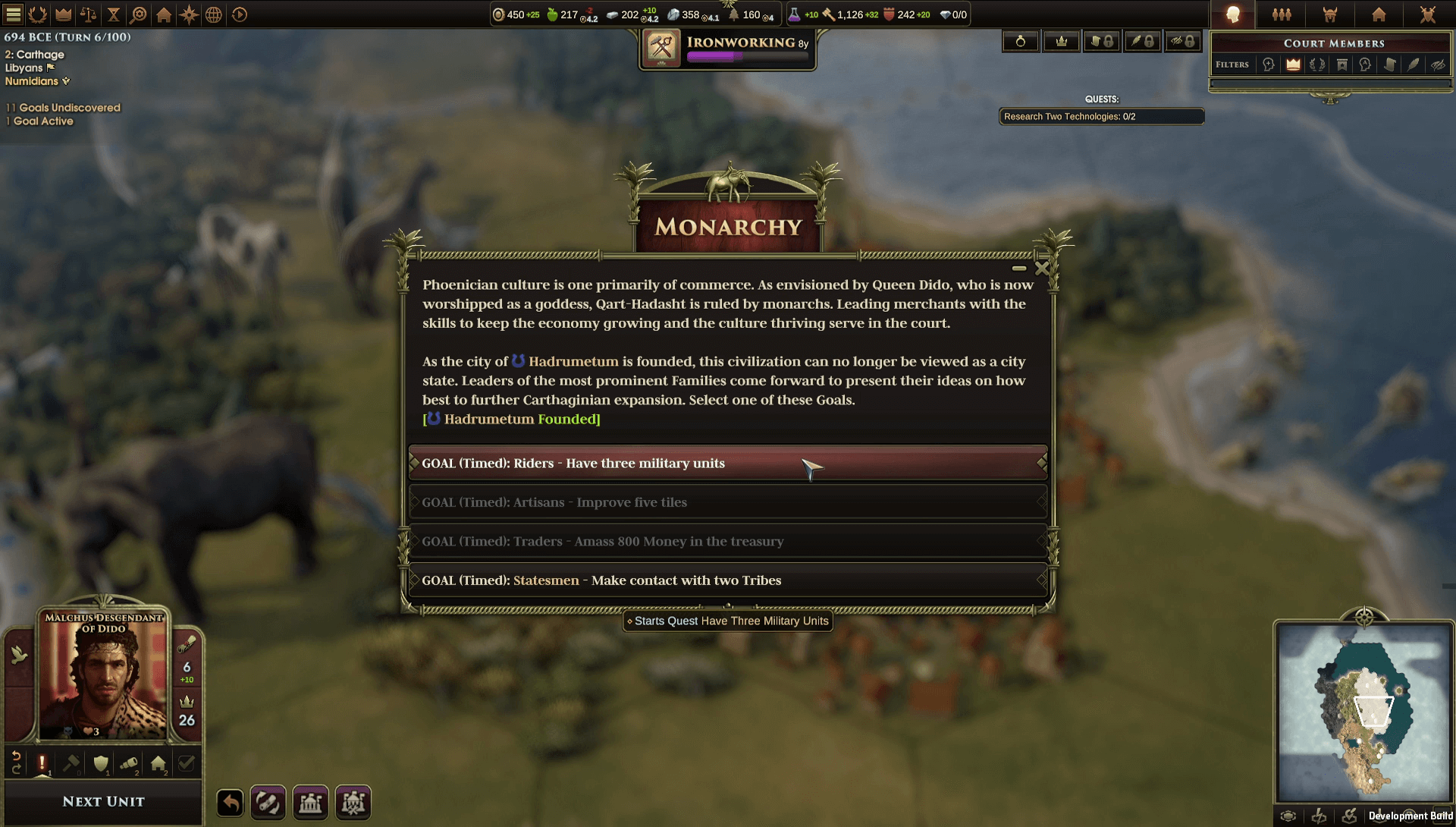This screenshot has height=827, width=1456.
Task: Click the curved back-arrow button
Action: (231, 803)
